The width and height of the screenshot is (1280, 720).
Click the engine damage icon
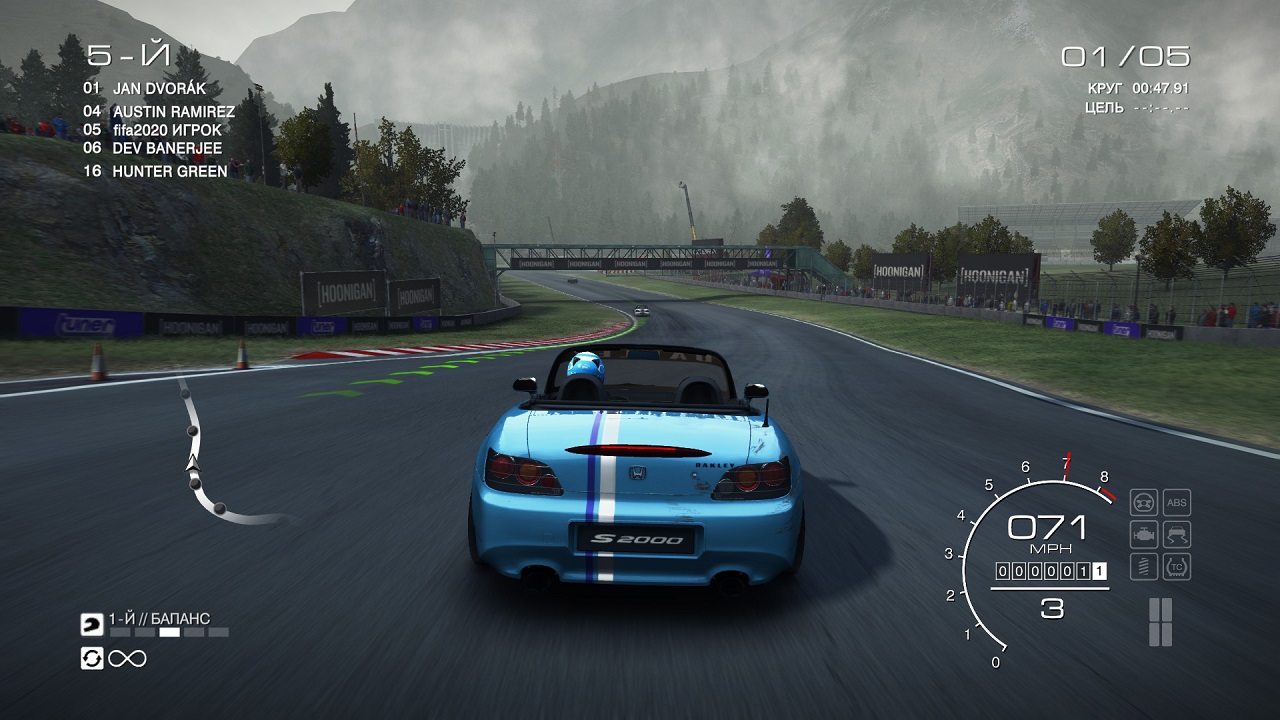(1144, 534)
